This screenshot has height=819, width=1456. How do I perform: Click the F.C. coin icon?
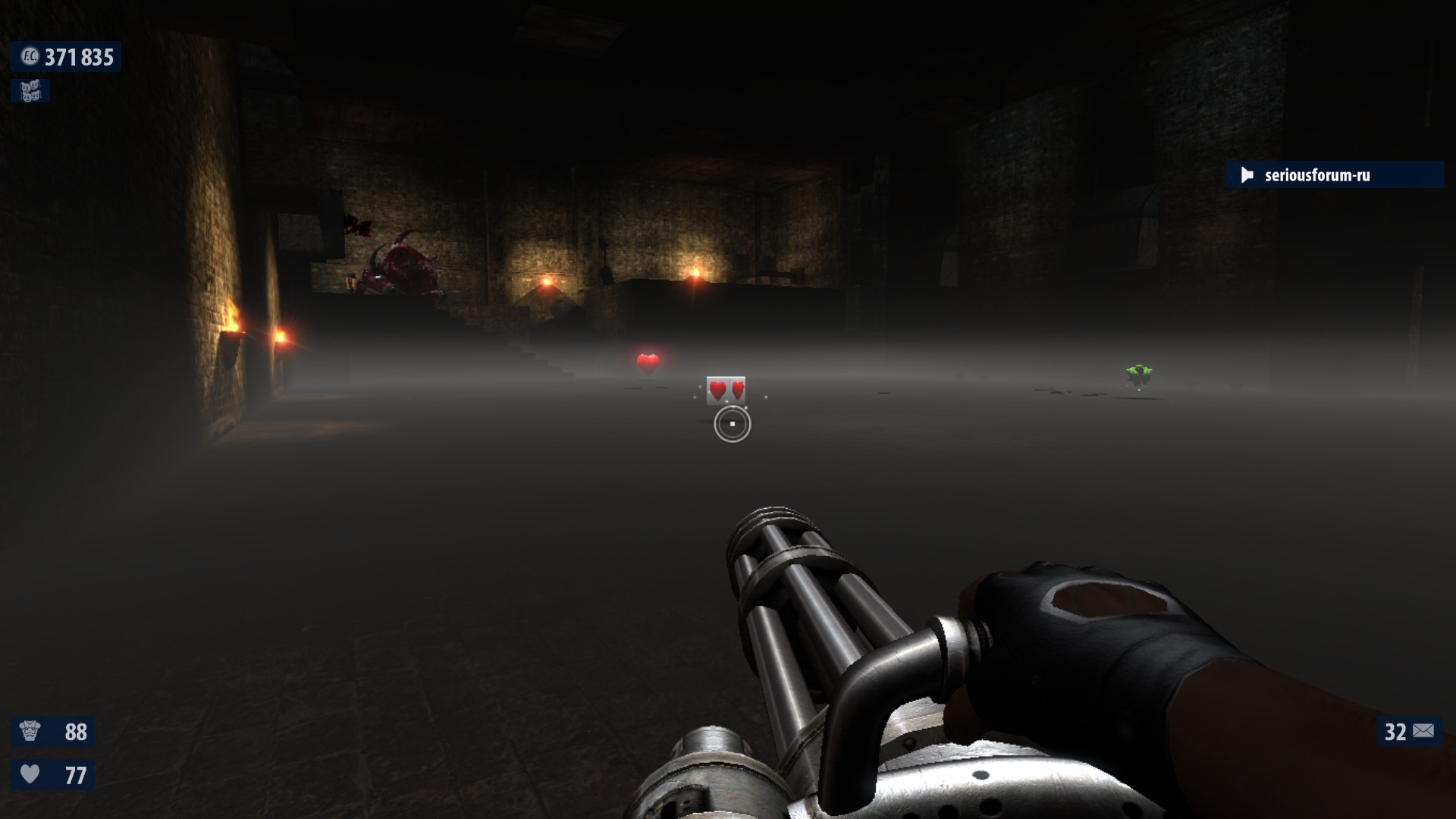click(30, 57)
